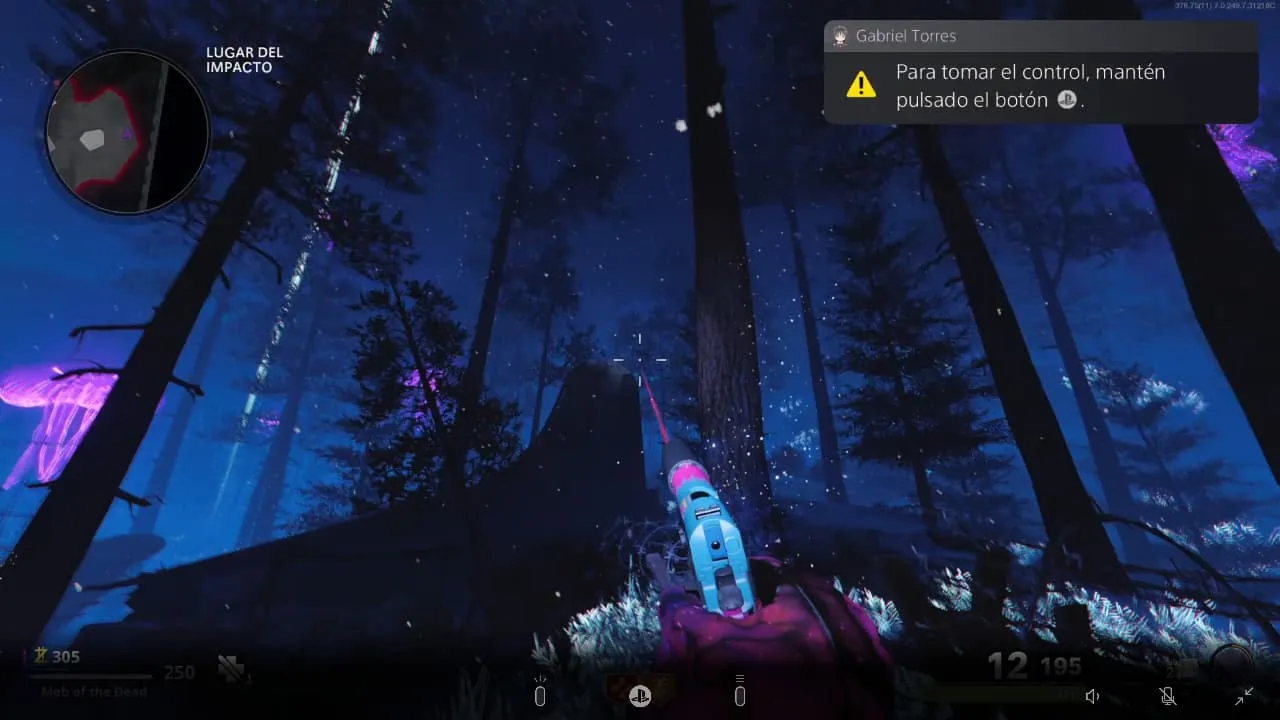The width and height of the screenshot is (1280, 720).
Task: Click the lethal equipment circle icon
Action: click(1230, 665)
